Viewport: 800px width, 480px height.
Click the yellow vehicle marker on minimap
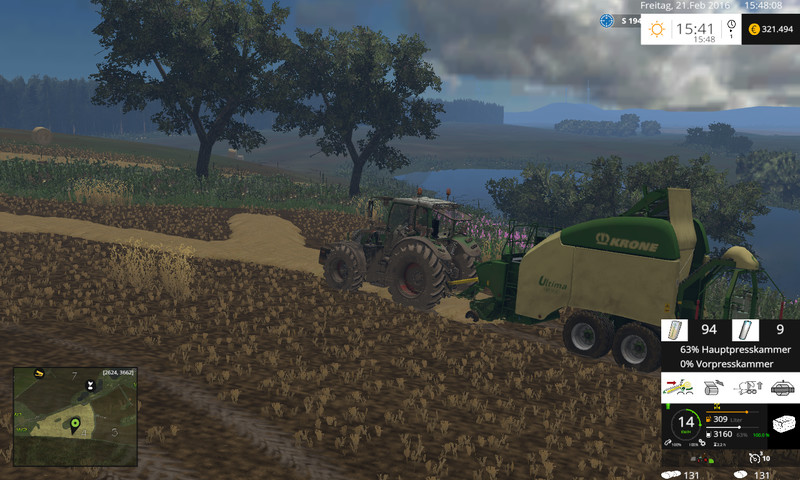pos(40,374)
